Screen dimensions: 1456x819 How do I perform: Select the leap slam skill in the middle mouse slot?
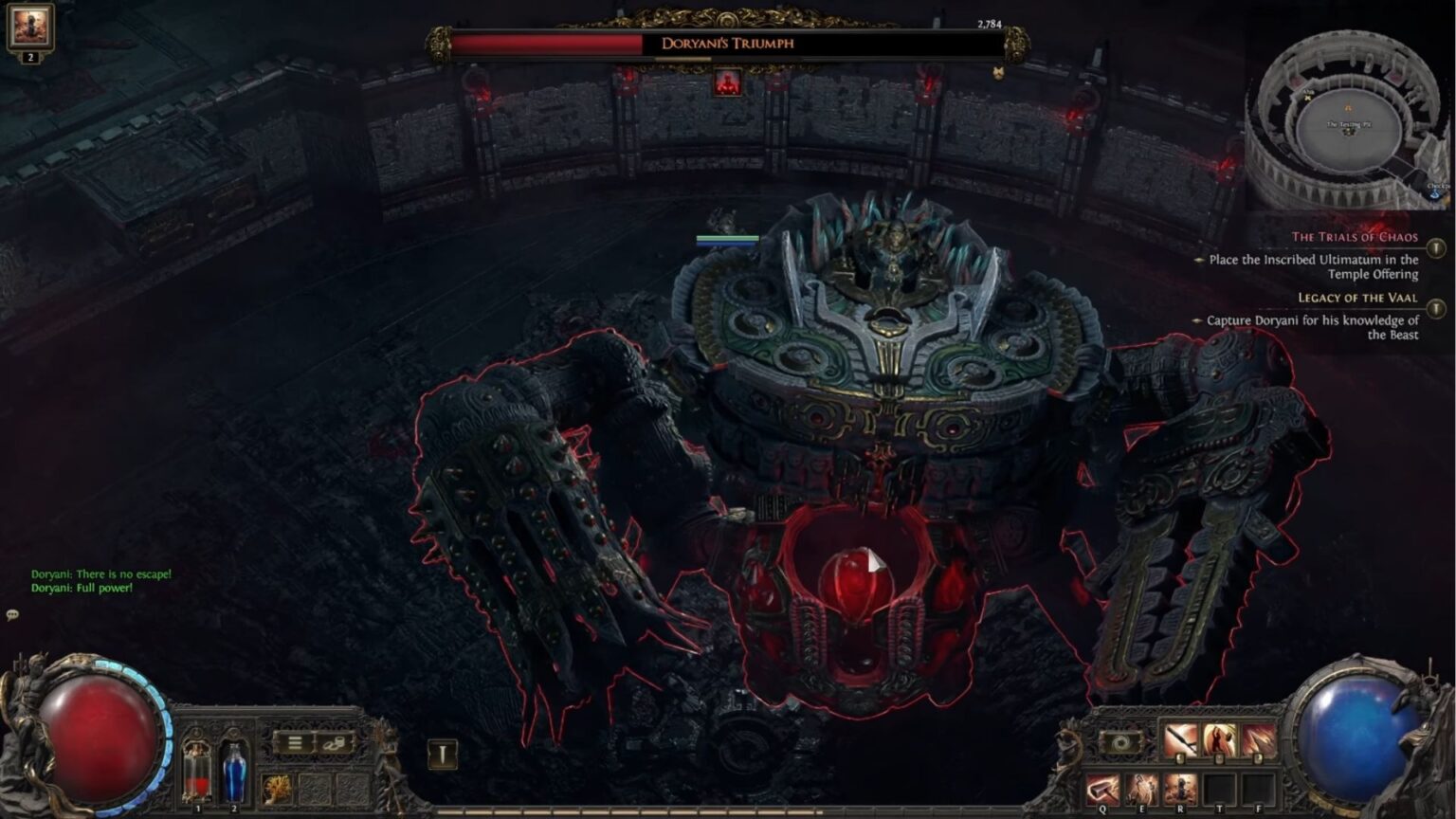pyautogui.click(x=1218, y=740)
